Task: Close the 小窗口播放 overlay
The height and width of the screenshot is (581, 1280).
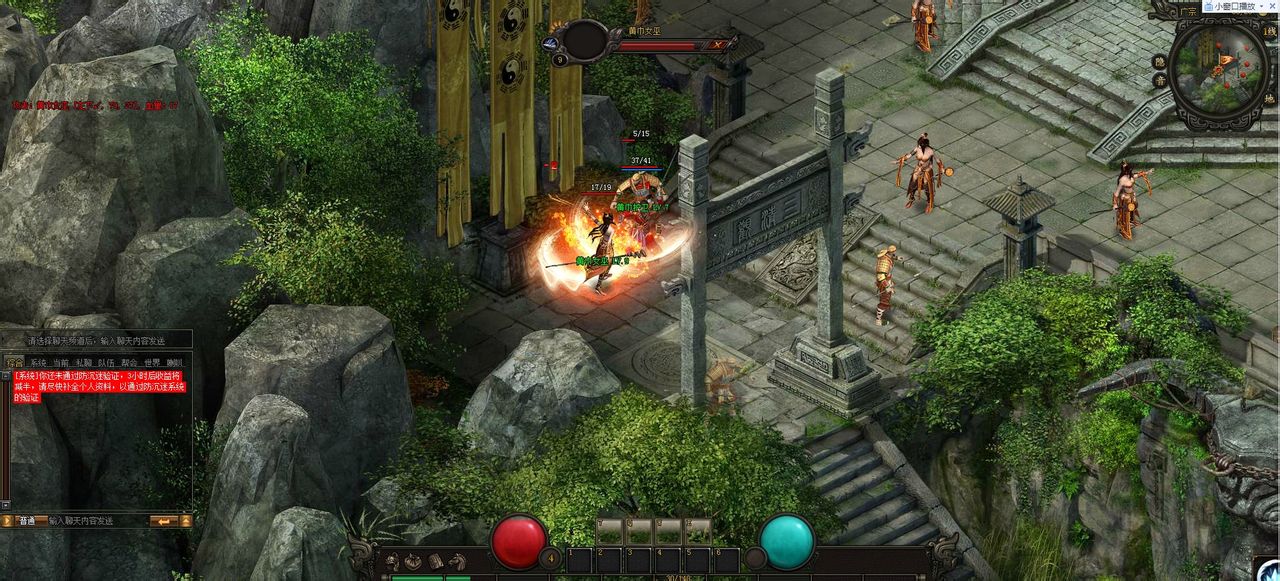Action: pyautogui.click(x=1270, y=6)
